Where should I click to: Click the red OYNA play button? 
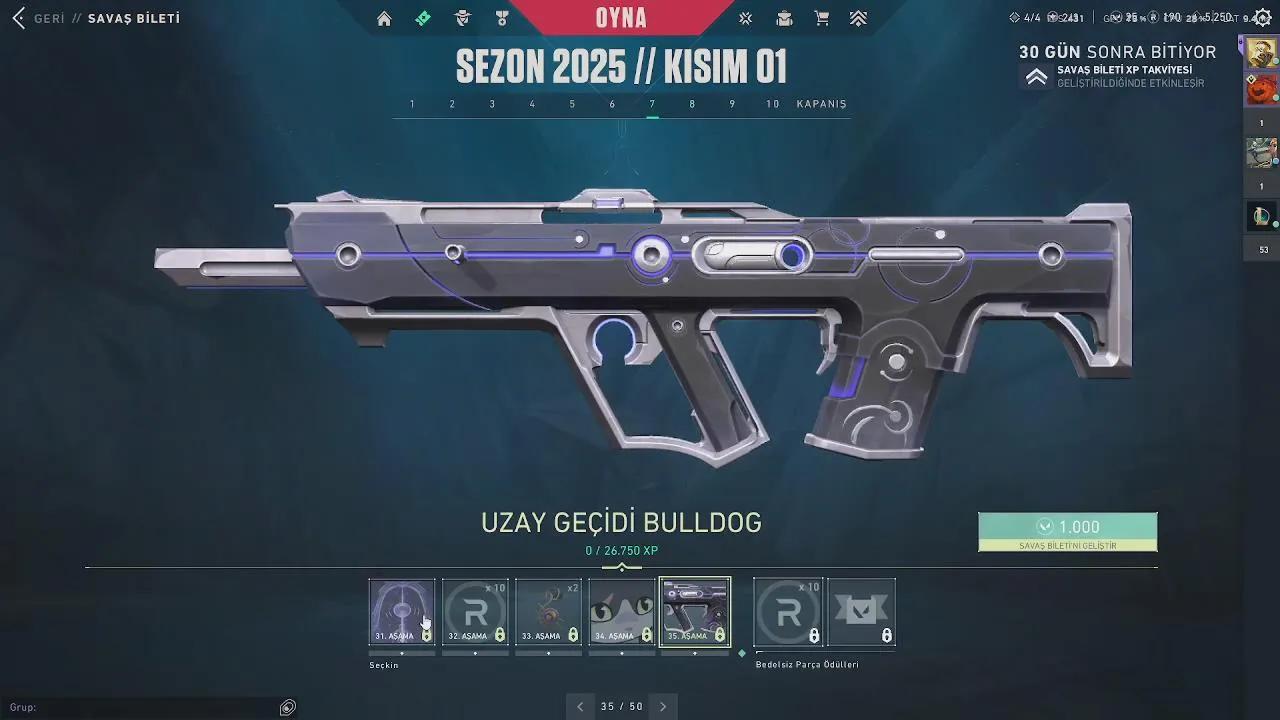click(621, 18)
